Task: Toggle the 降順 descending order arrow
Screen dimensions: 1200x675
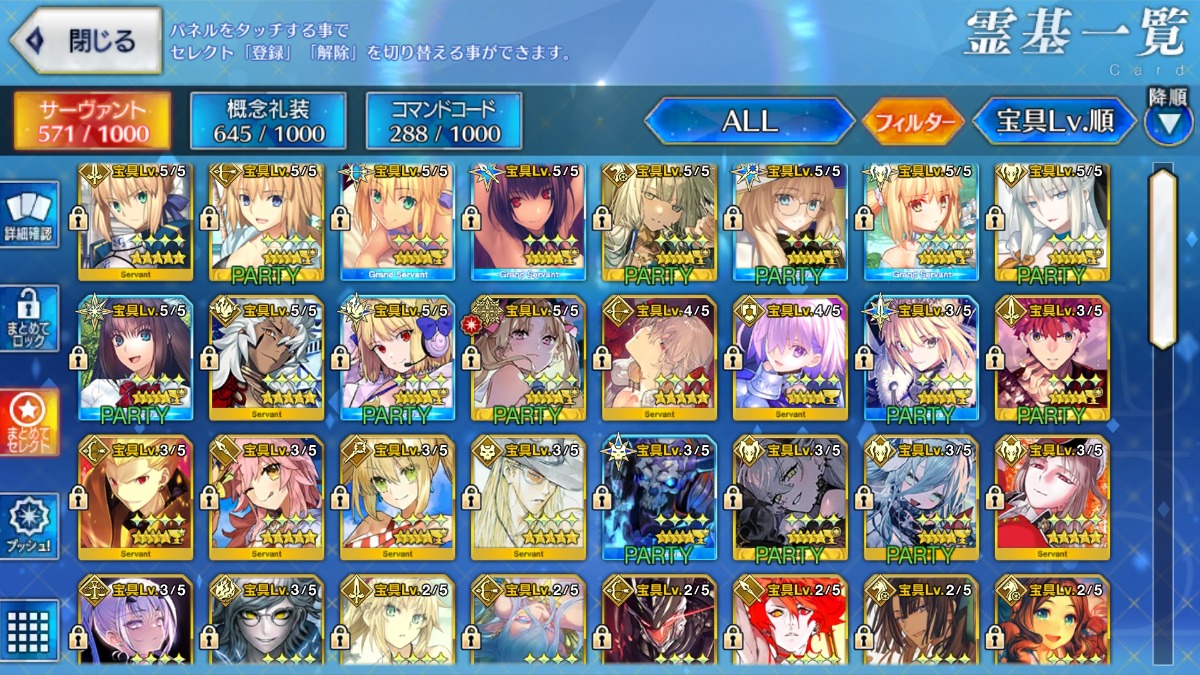Action: click(x=1168, y=122)
